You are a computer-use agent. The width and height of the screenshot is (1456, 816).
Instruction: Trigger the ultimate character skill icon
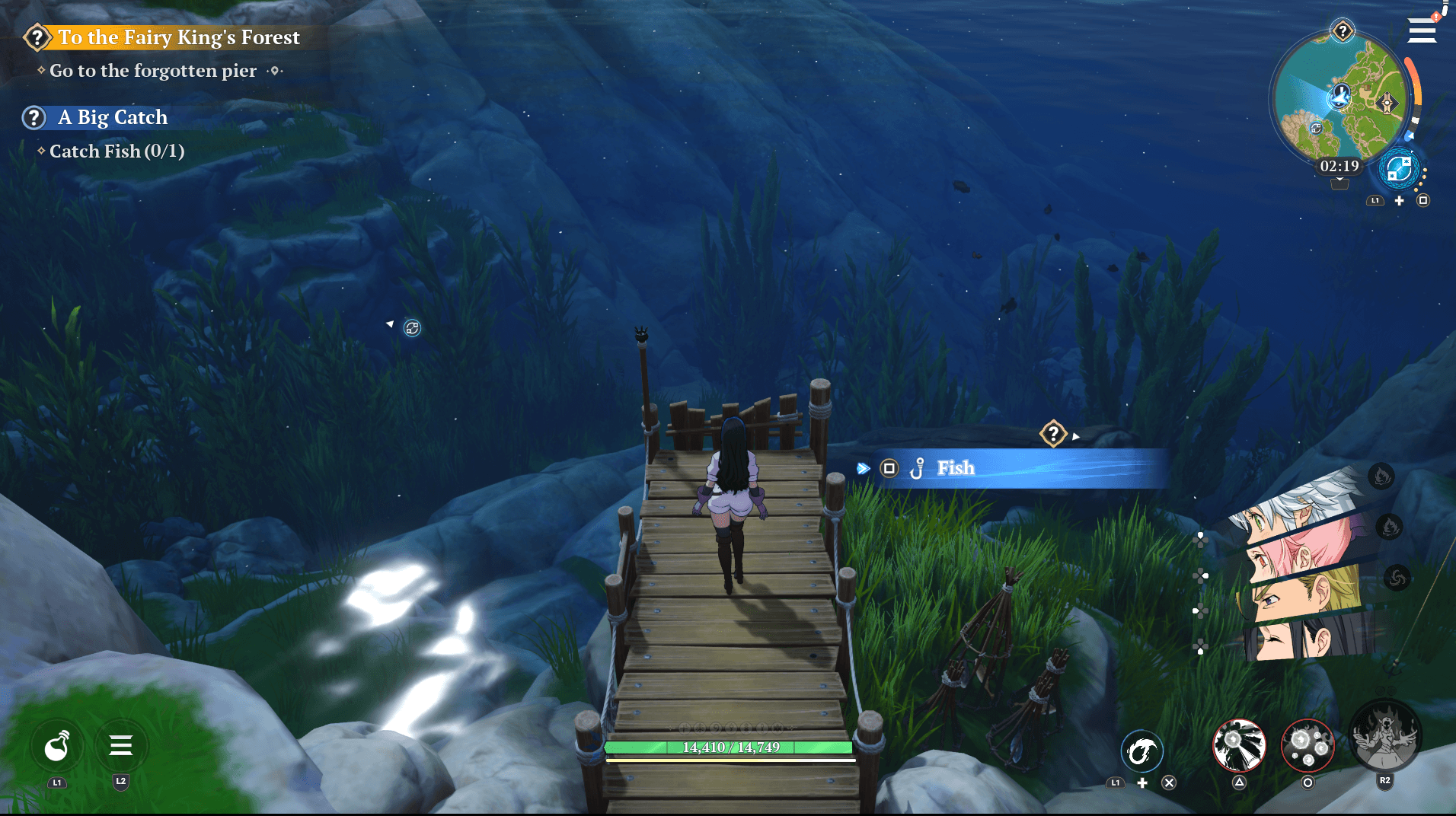click(x=1384, y=737)
